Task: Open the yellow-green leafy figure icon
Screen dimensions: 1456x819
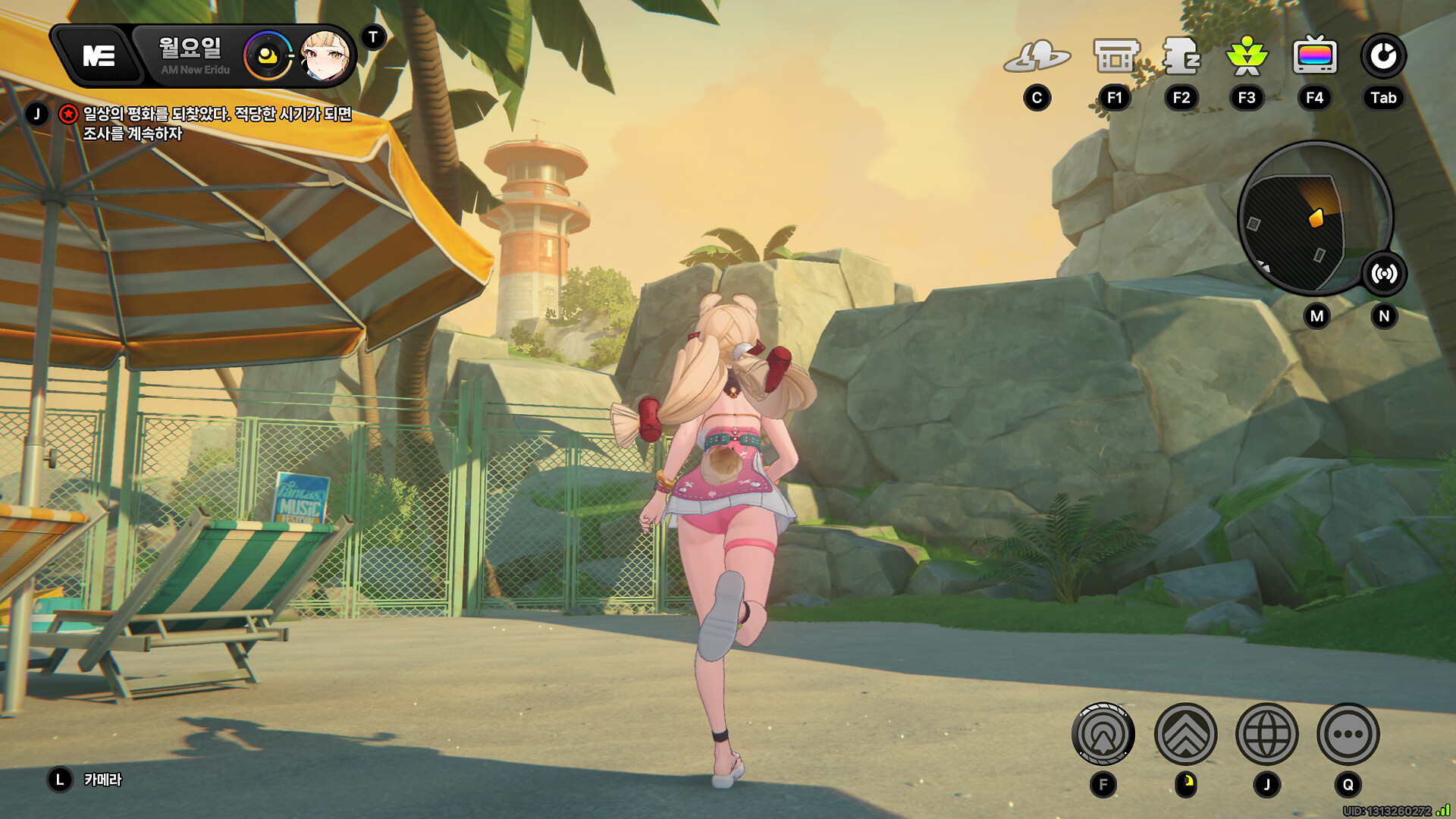Action: coord(1247,56)
